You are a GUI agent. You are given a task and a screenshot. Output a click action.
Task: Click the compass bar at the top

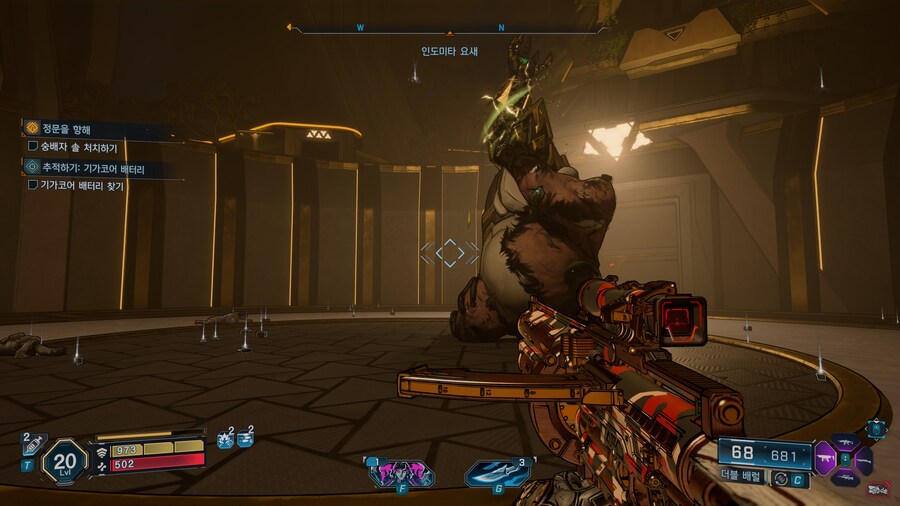448,29
